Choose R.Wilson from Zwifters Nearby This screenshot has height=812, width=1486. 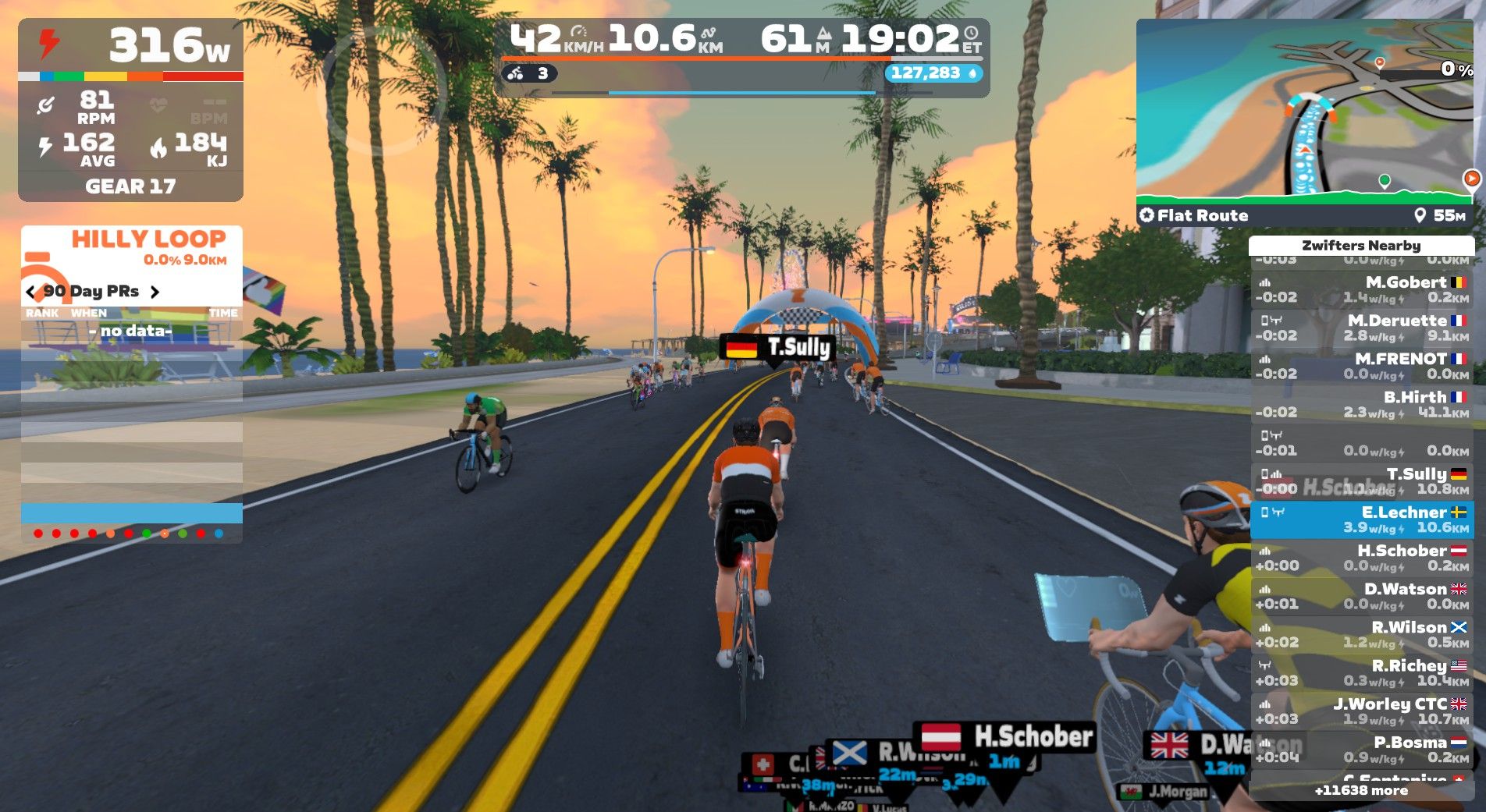click(x=1361, y=634)
